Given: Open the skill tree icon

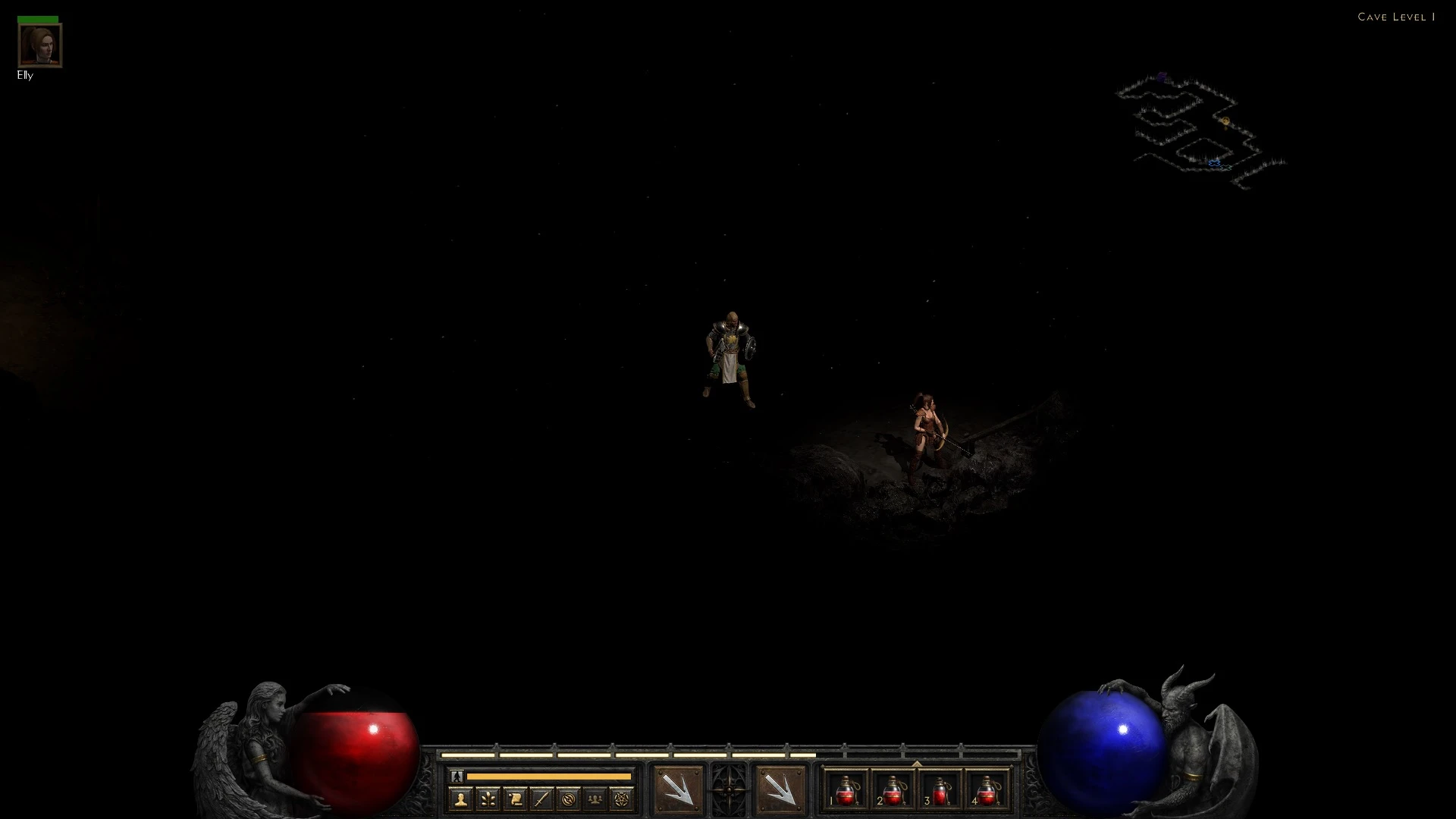Looking at the screenshot, I should (x=487, y=798).
